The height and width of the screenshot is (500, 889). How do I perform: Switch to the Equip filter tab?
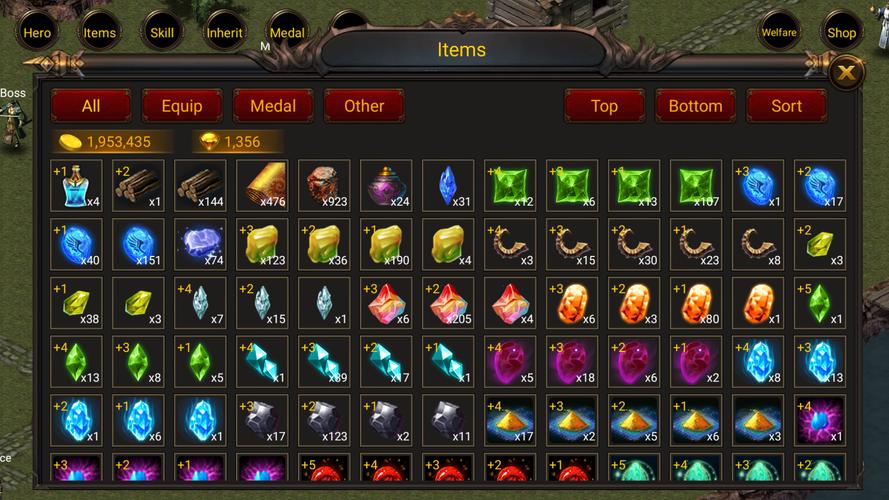[182, 105]
